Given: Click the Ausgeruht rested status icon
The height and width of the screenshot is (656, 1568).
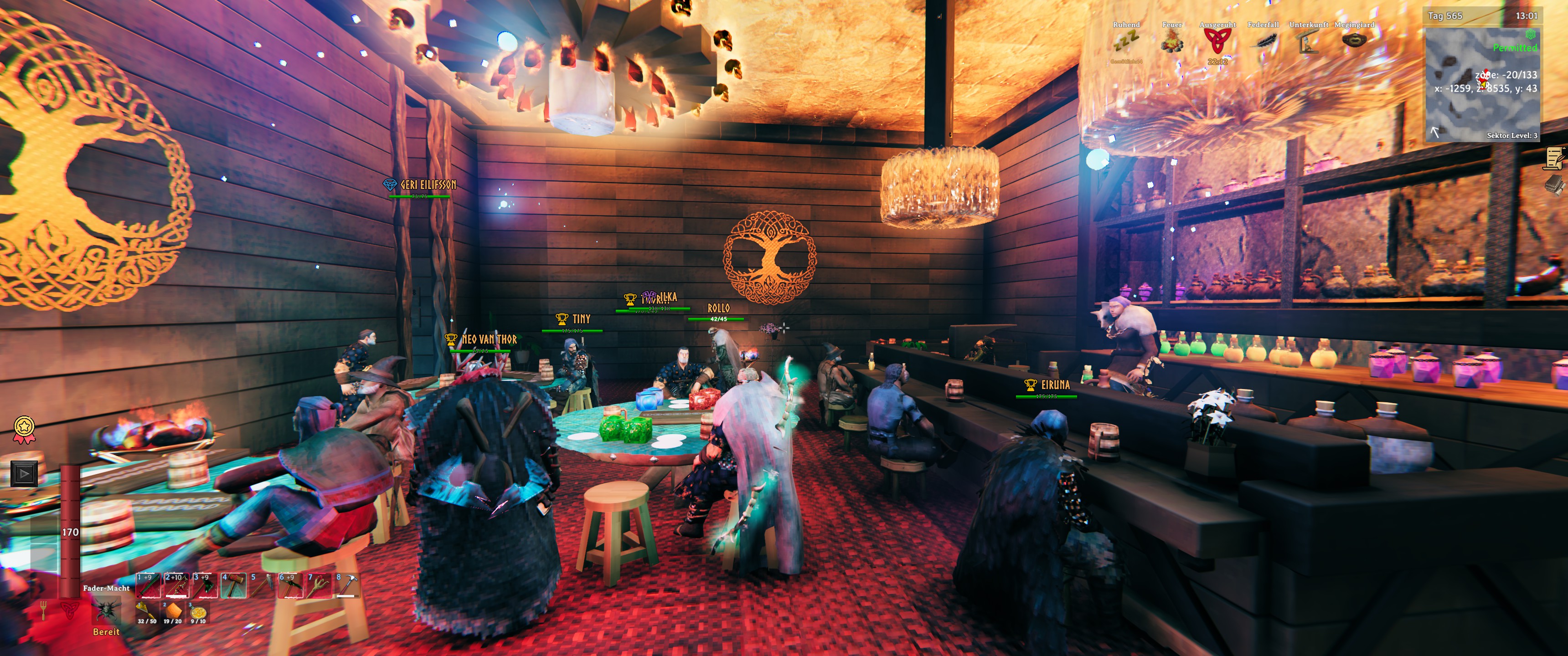Looking at the screenshot, I should click(x=1217, y=41).
